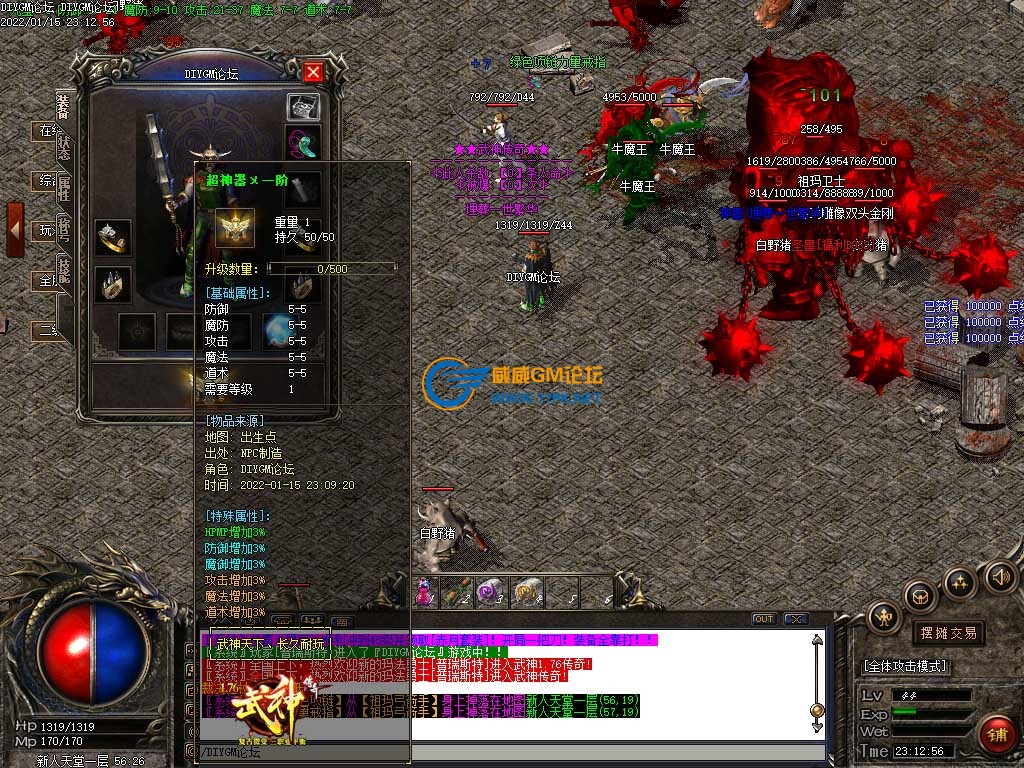Screen dimensions: 1024x768
Task: Open the round sparkle skills icon
Action: pos(959,581)
